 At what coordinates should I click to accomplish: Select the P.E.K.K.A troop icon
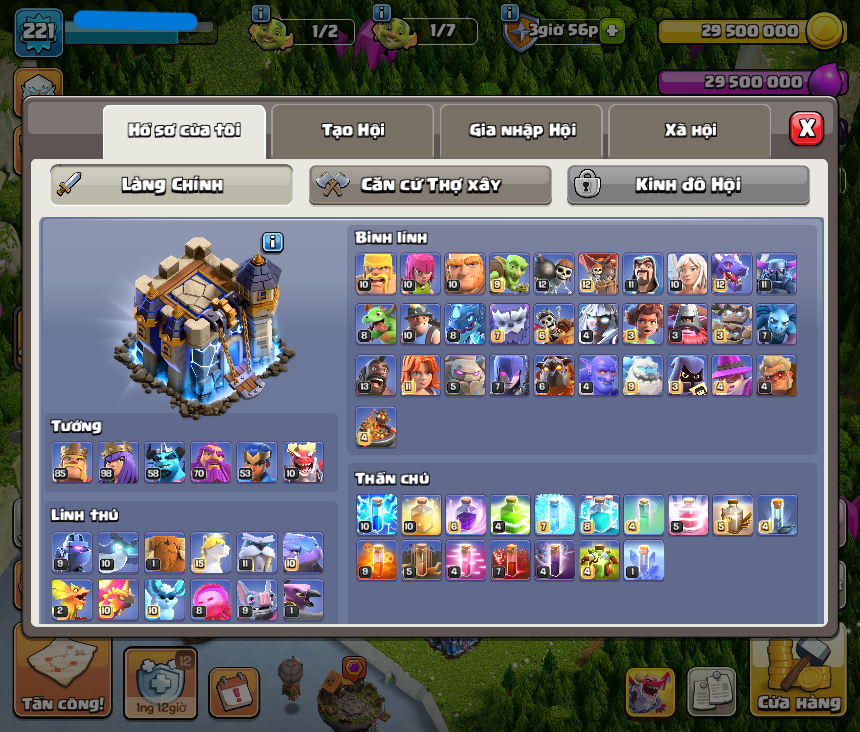tap(776, 272)
